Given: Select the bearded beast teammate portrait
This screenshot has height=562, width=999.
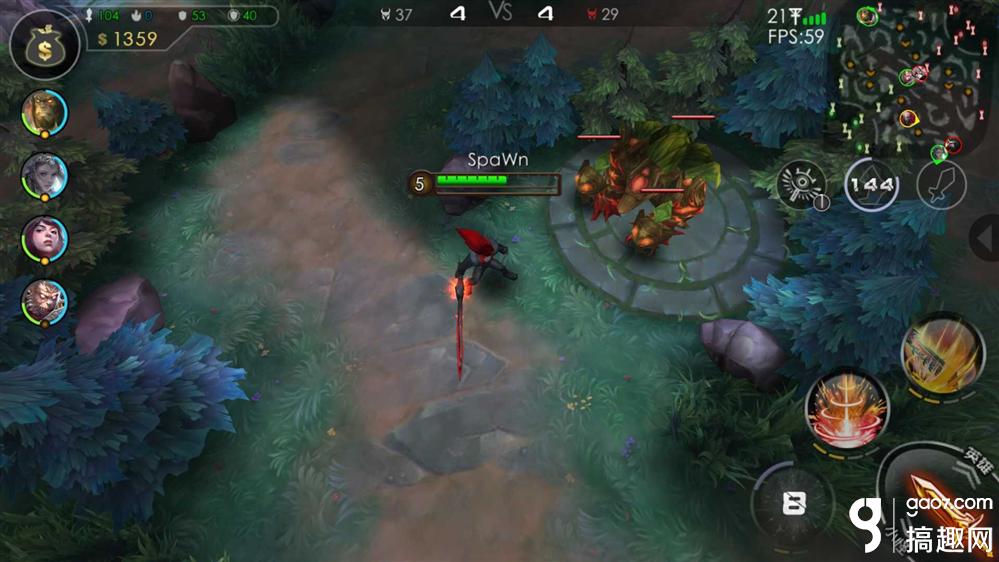Looking at the screenshot, I should (x=44, y=112).
